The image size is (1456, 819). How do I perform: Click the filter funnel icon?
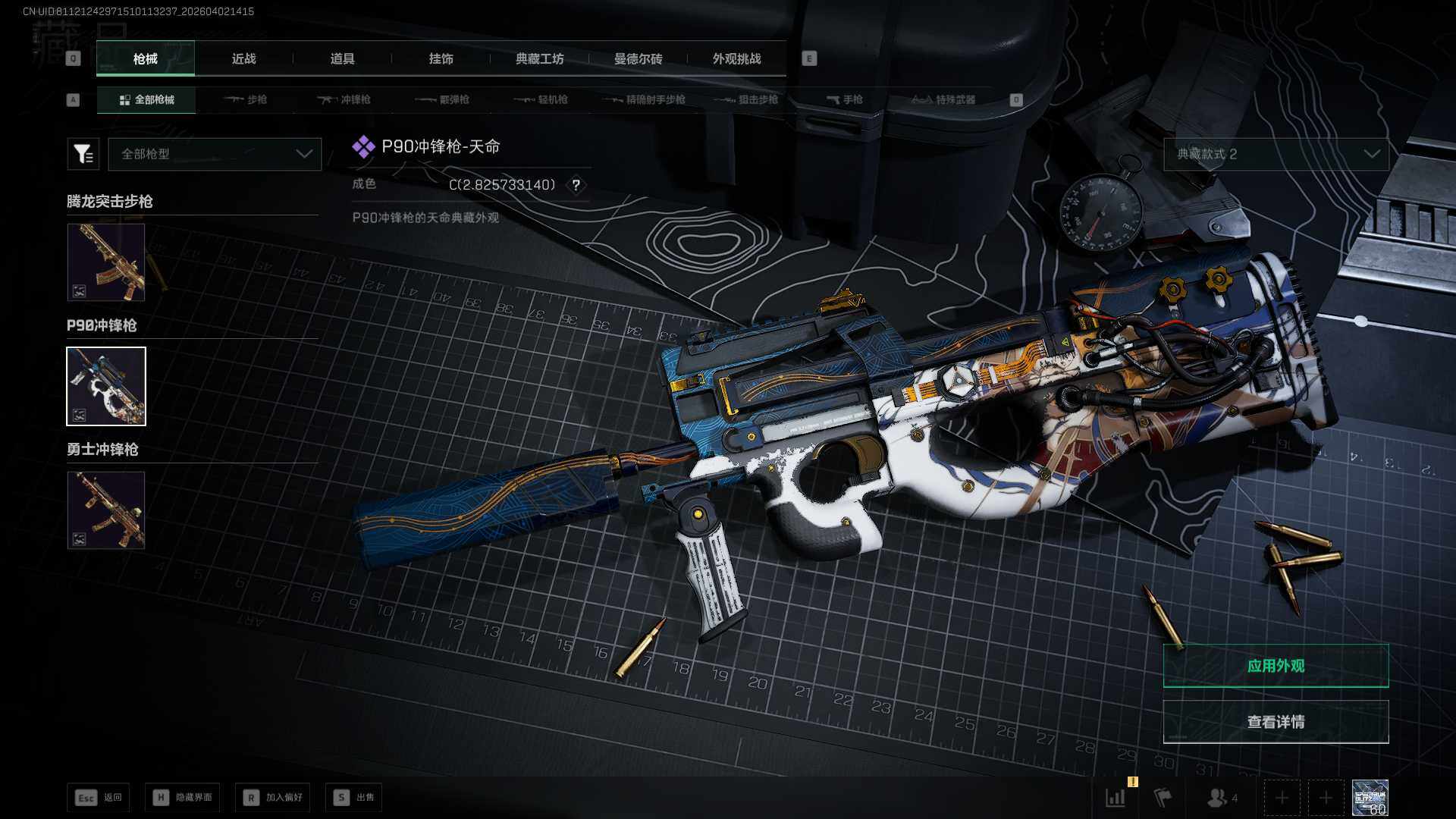(x=83, y=154)
